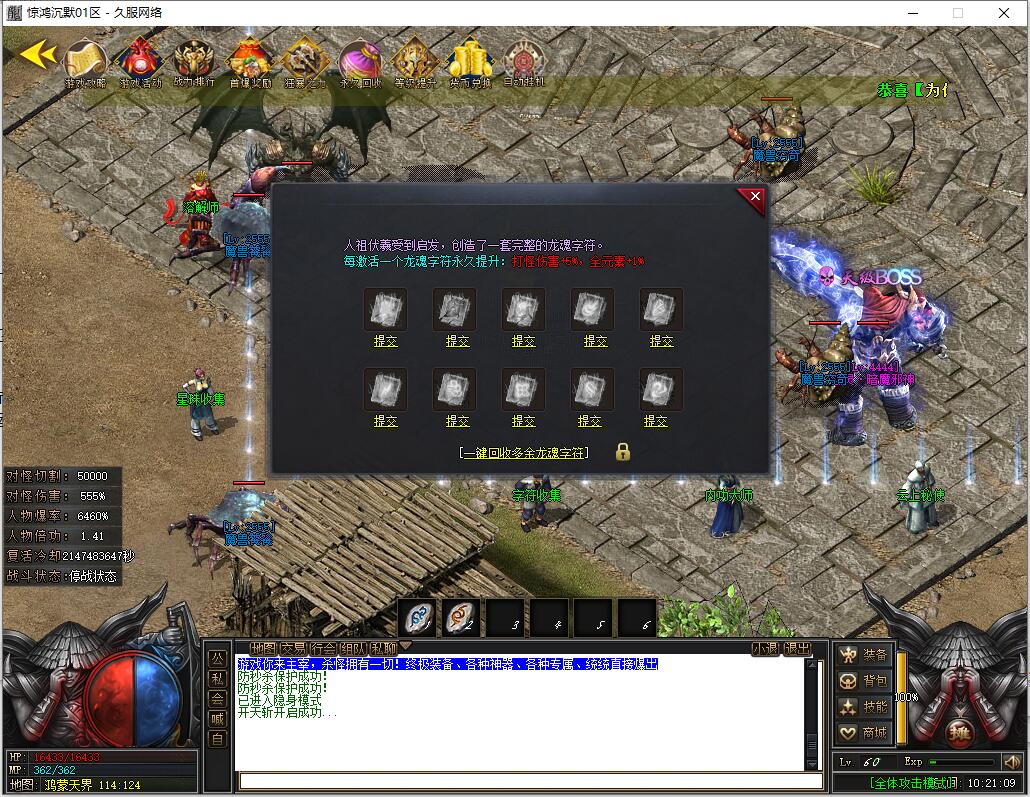The width and height of the screenshot is (1030, 797).
Task: Open the 等级提升 level-up icon
Action: 414,62
